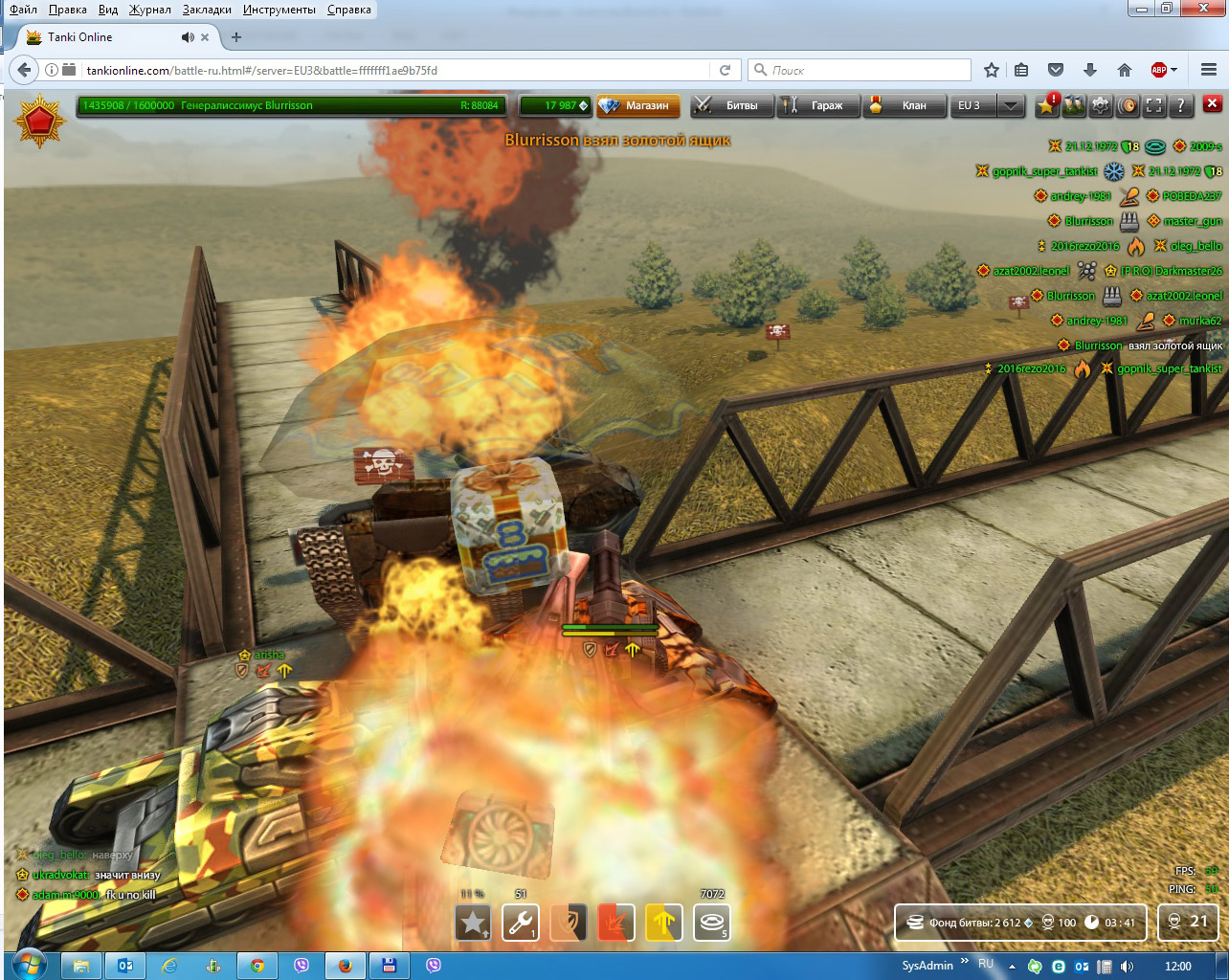Use the repair kit wrench supply

(521, 923)
